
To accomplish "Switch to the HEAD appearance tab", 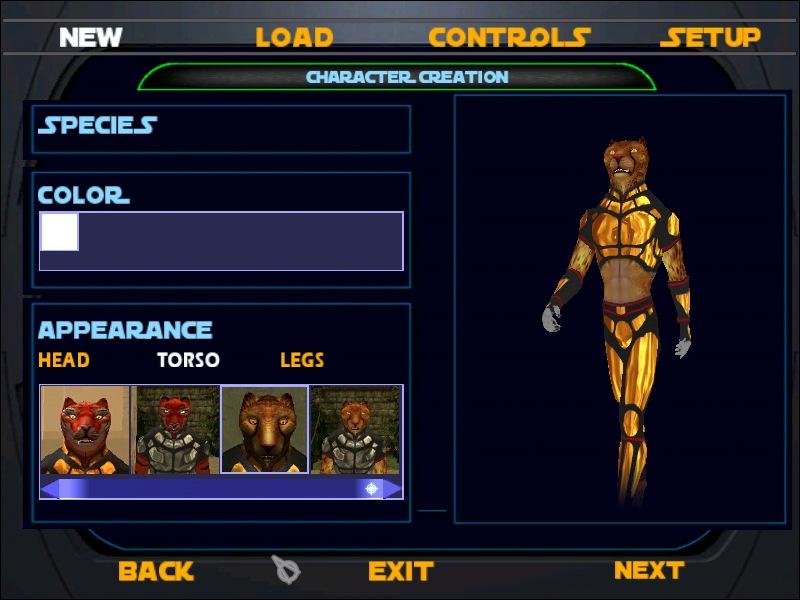I will [x=64, y=360].
